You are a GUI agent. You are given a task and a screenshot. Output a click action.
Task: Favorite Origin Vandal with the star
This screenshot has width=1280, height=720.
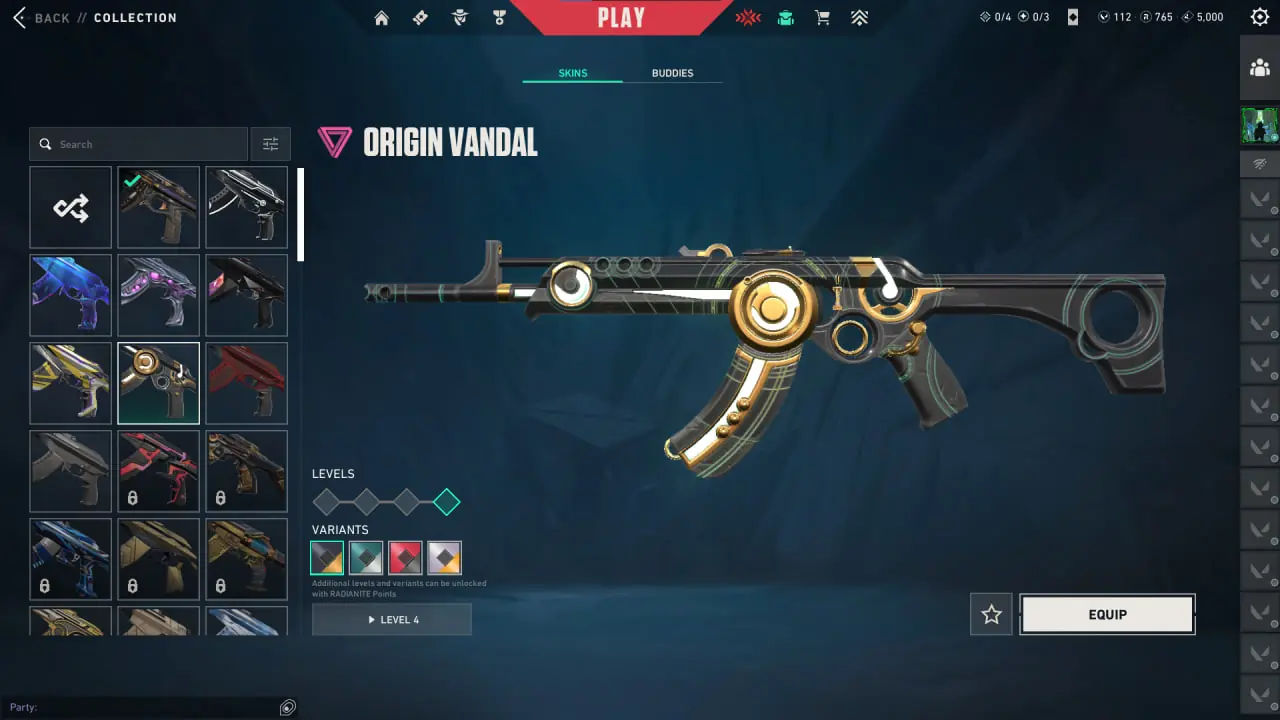coord(990,614)
